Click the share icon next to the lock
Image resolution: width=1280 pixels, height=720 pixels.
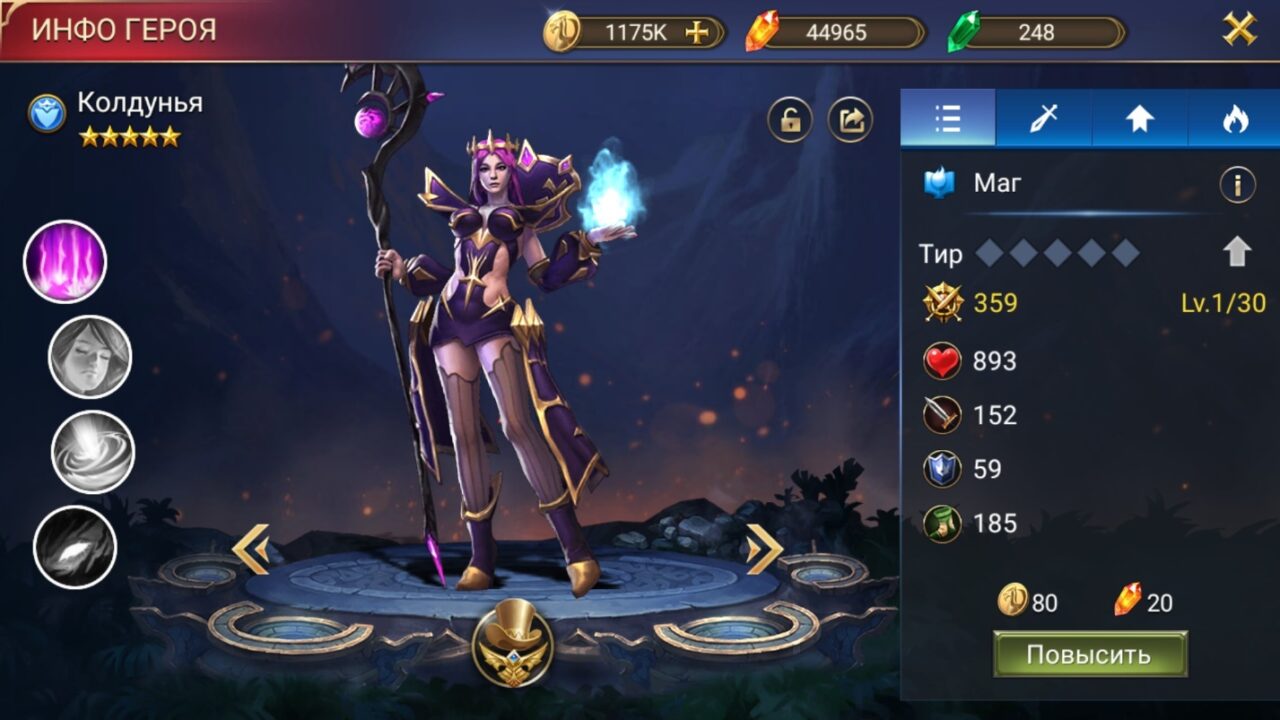pos(848,120)
